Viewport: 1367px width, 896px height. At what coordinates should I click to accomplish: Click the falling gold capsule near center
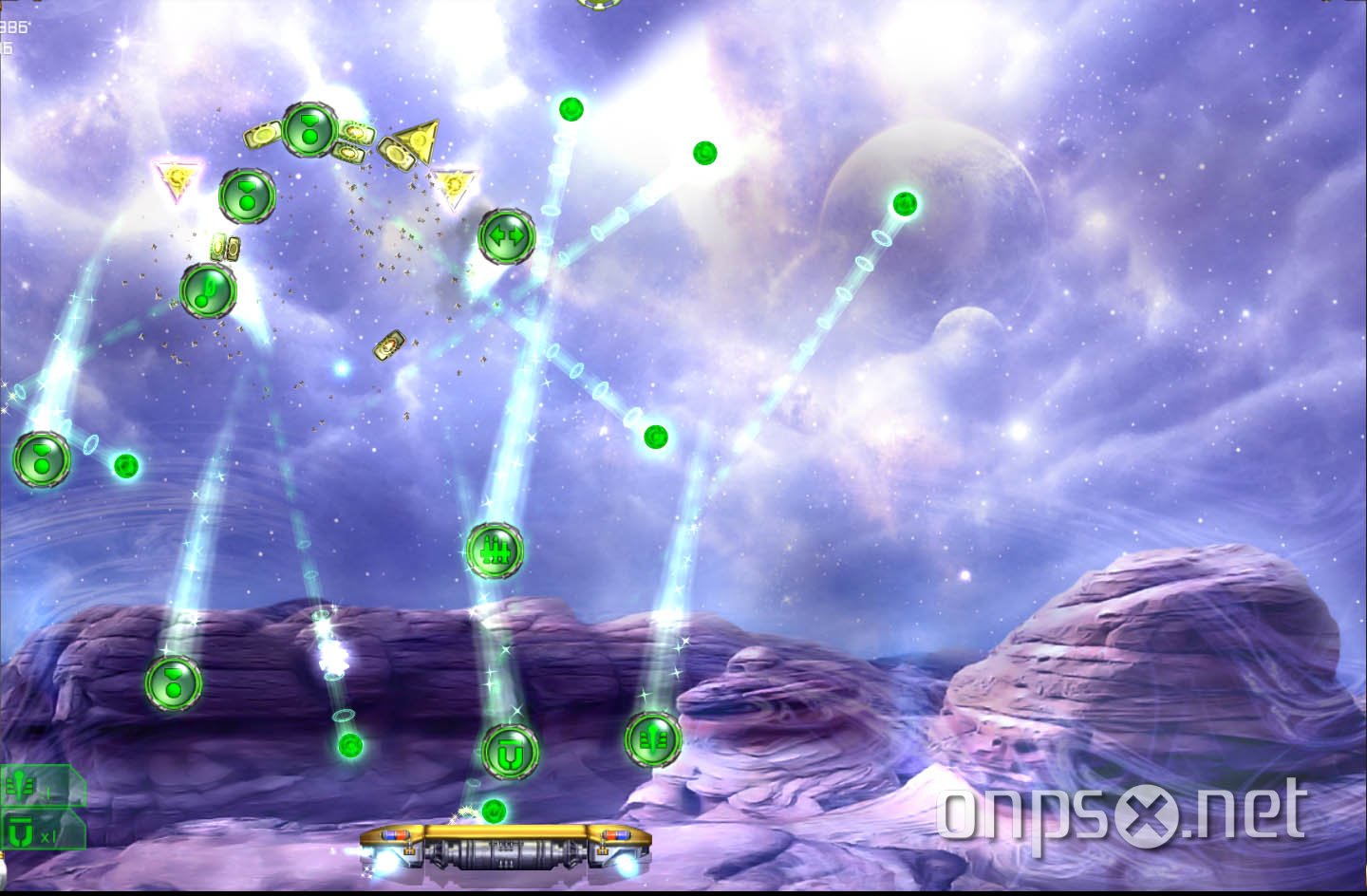pos(390,346)
